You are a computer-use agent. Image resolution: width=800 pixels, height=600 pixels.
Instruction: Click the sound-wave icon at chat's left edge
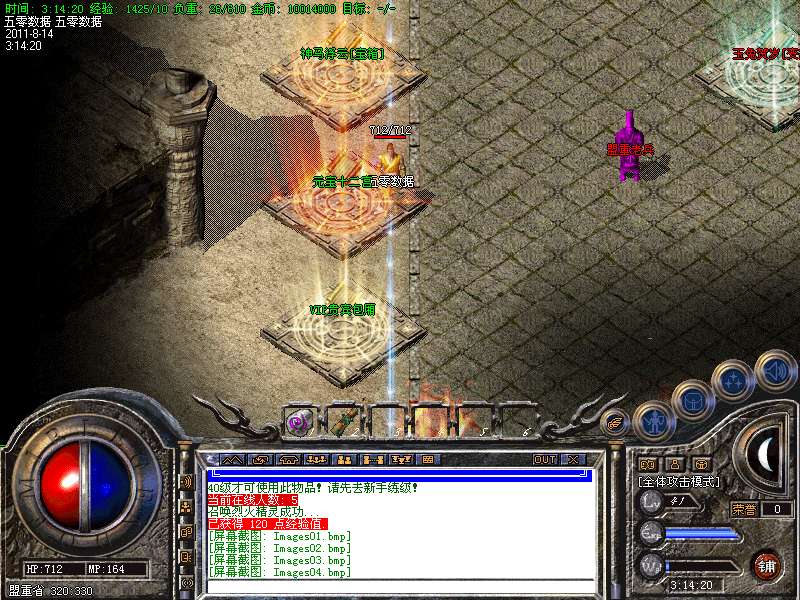pyautogui.click(x=187, y=481)
